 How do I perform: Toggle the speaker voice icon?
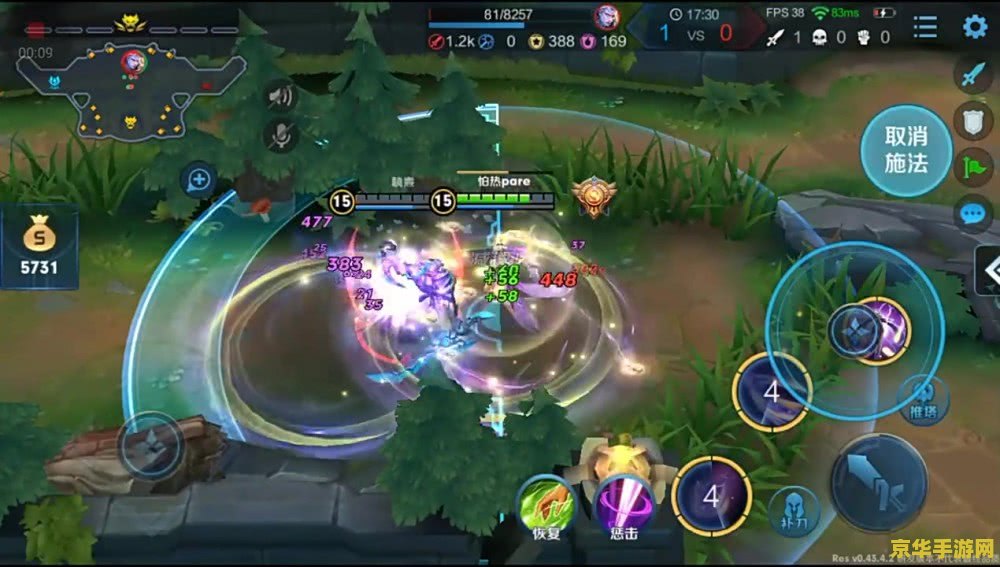point(281,96)
